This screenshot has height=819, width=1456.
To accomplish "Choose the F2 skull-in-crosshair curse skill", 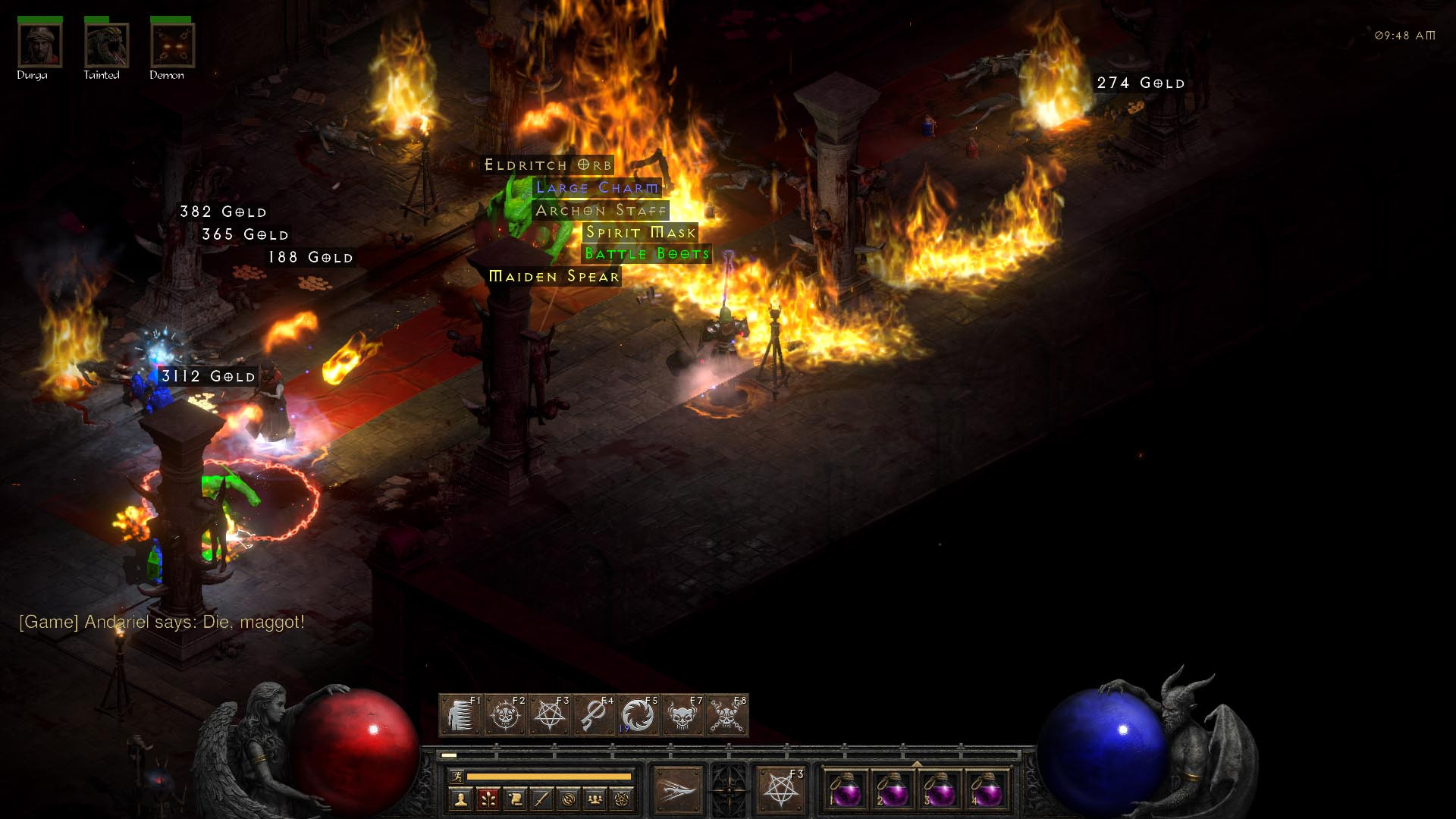I will [x=505, y=715].
